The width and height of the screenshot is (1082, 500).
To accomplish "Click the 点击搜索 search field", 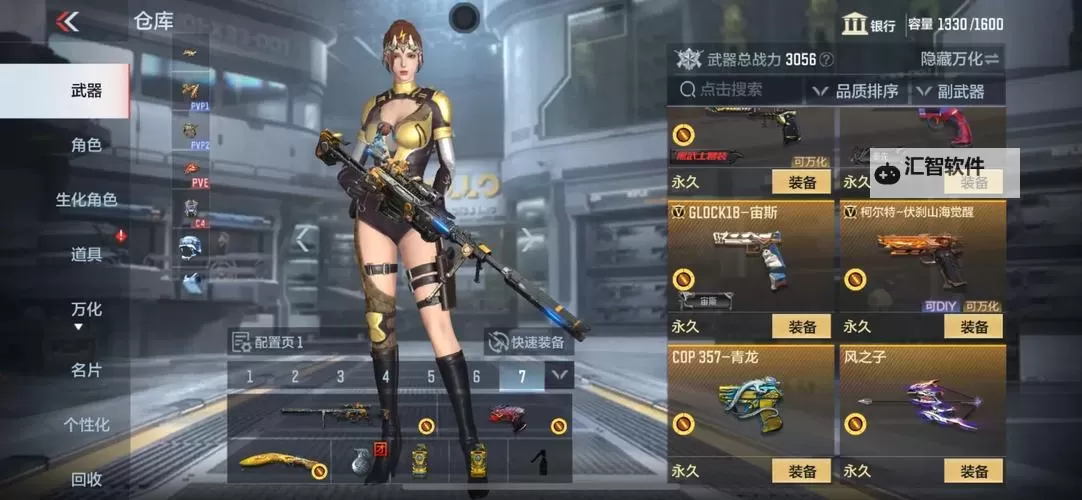I will pyautogui.click(x=738, y=90).
